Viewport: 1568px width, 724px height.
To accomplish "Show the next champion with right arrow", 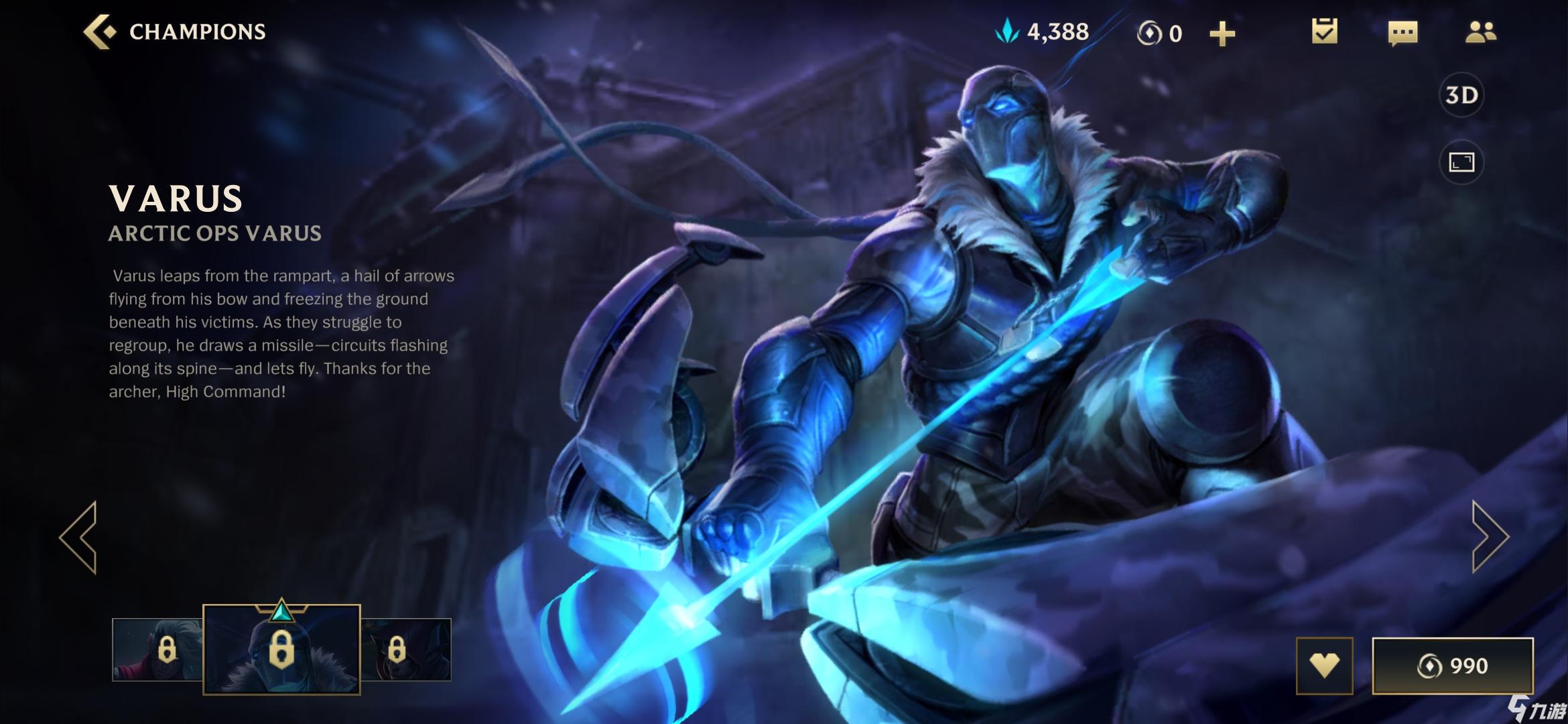I will pyautogui.click(x=1489, y=536).
